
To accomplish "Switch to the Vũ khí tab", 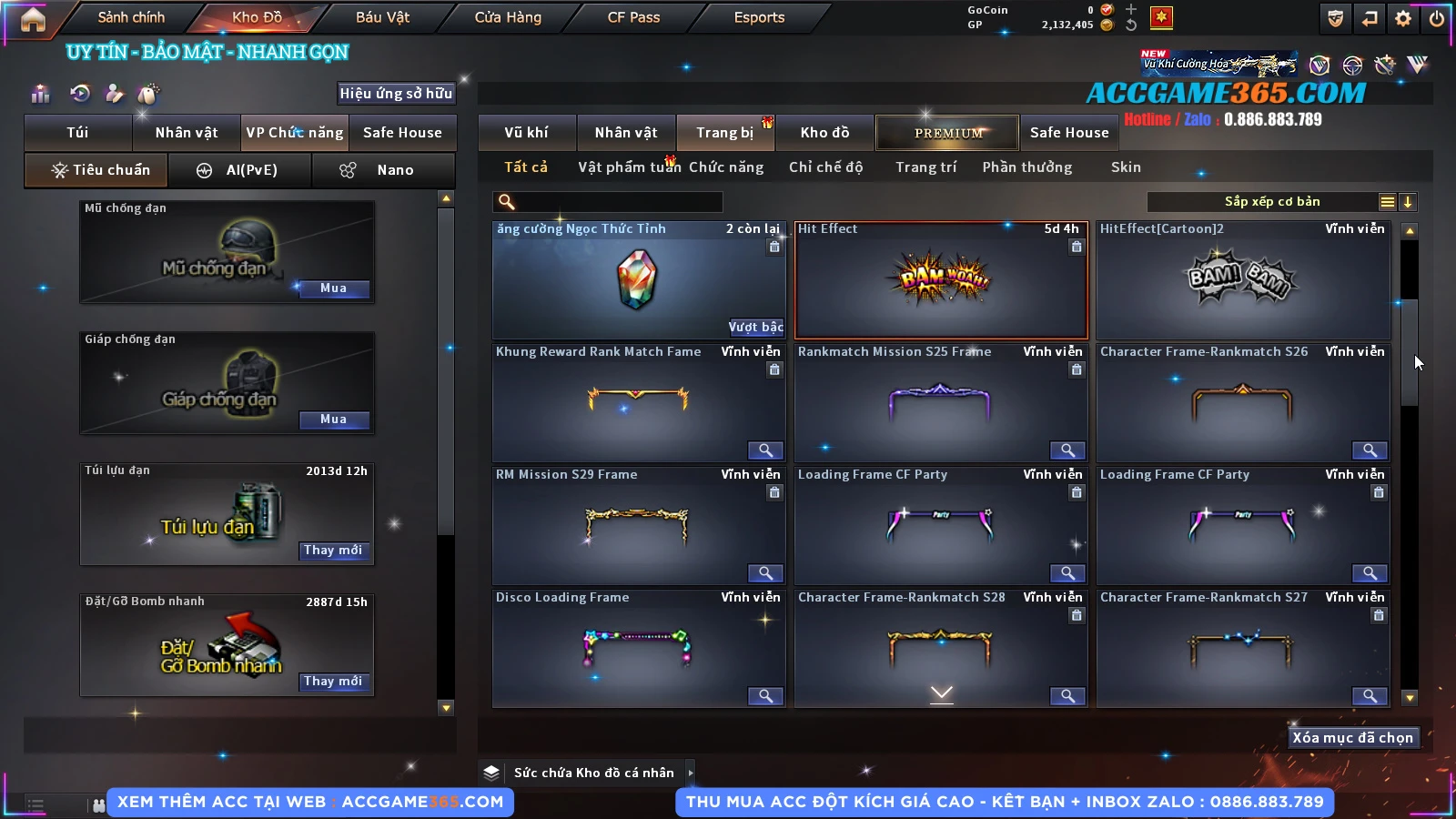I will pos(526,133).
